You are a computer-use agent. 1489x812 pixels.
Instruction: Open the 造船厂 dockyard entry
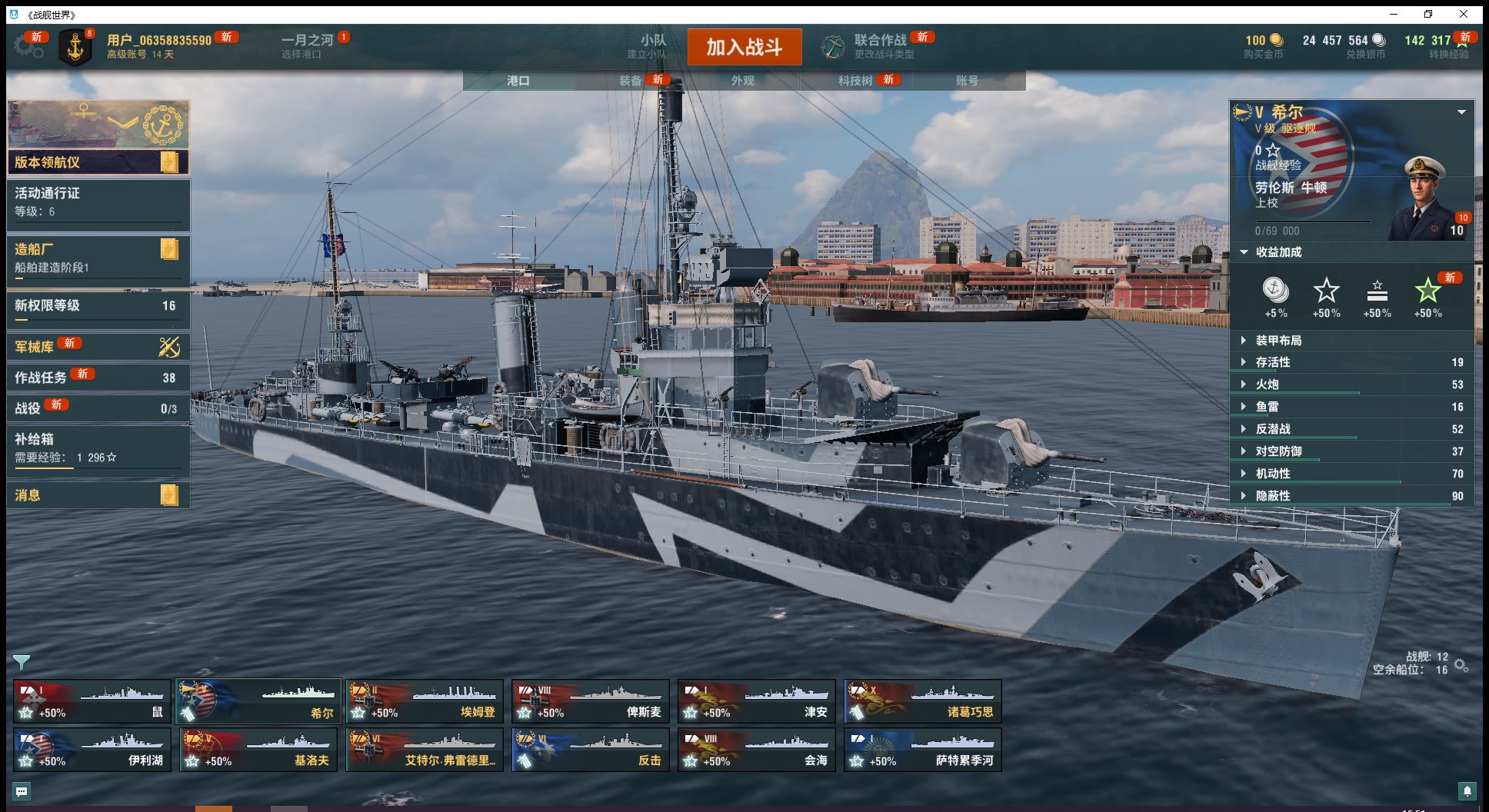click(98, 258)
